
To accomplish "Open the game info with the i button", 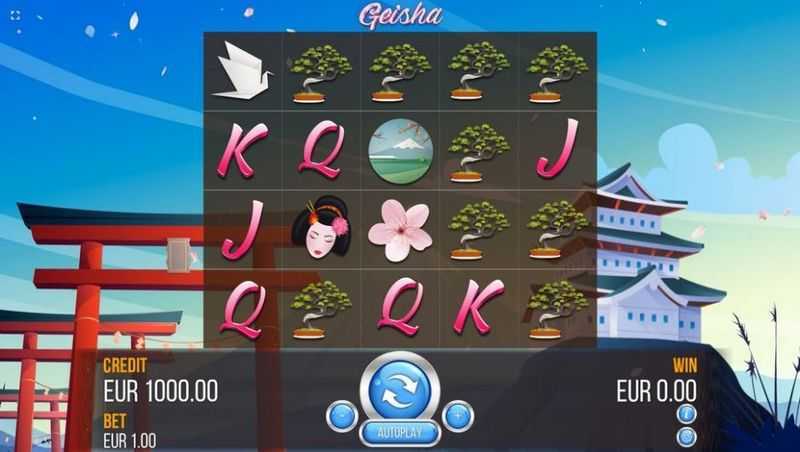I will click(x=686, y=413).
